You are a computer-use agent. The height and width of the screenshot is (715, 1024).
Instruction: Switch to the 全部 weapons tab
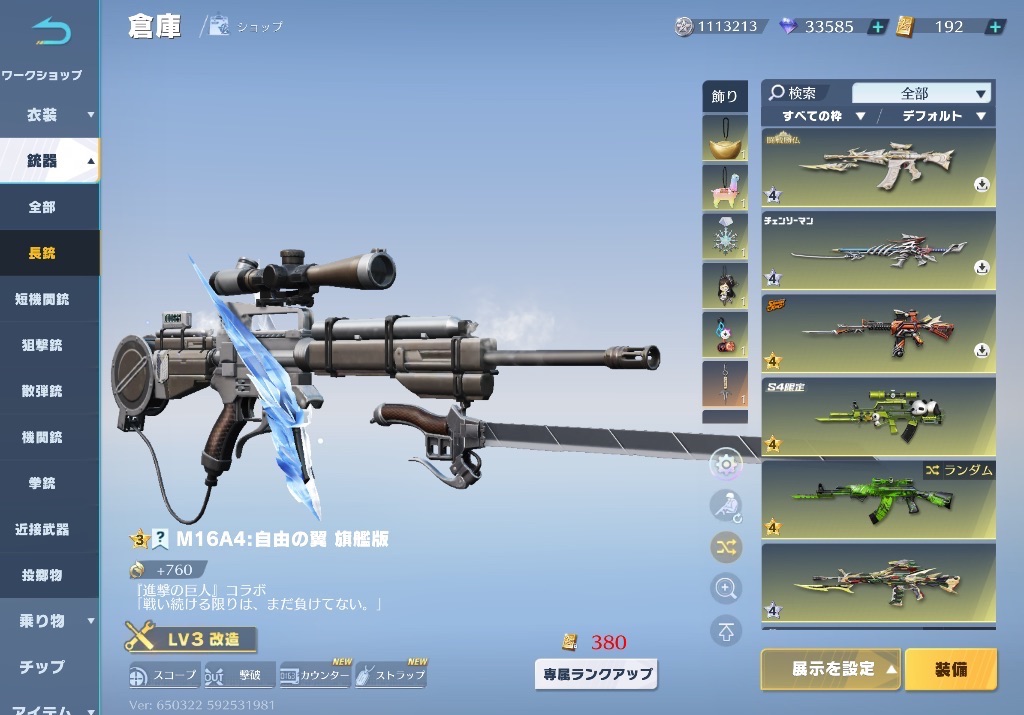[42, 207]
